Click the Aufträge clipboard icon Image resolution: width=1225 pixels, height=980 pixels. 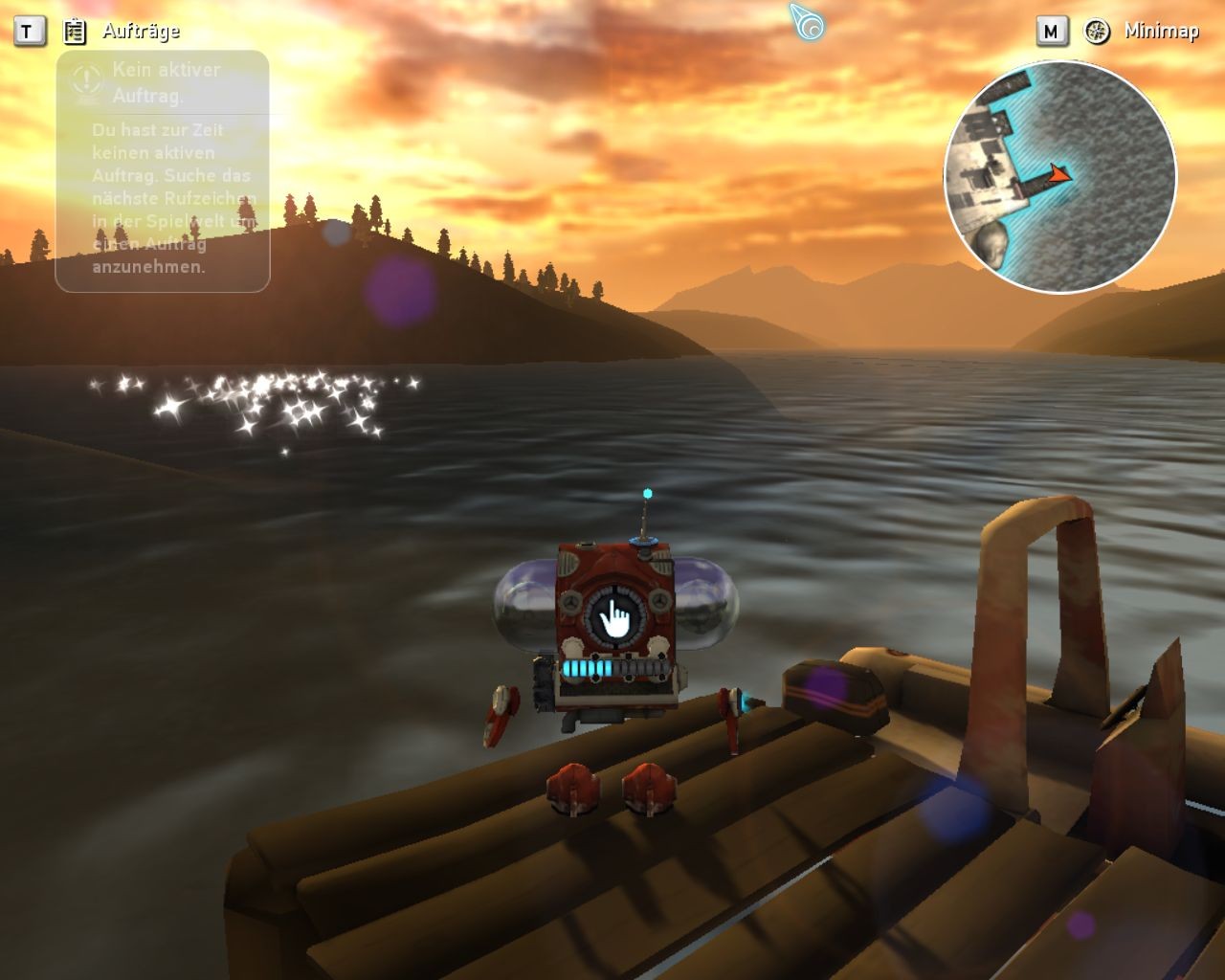[x=74, y=32]
